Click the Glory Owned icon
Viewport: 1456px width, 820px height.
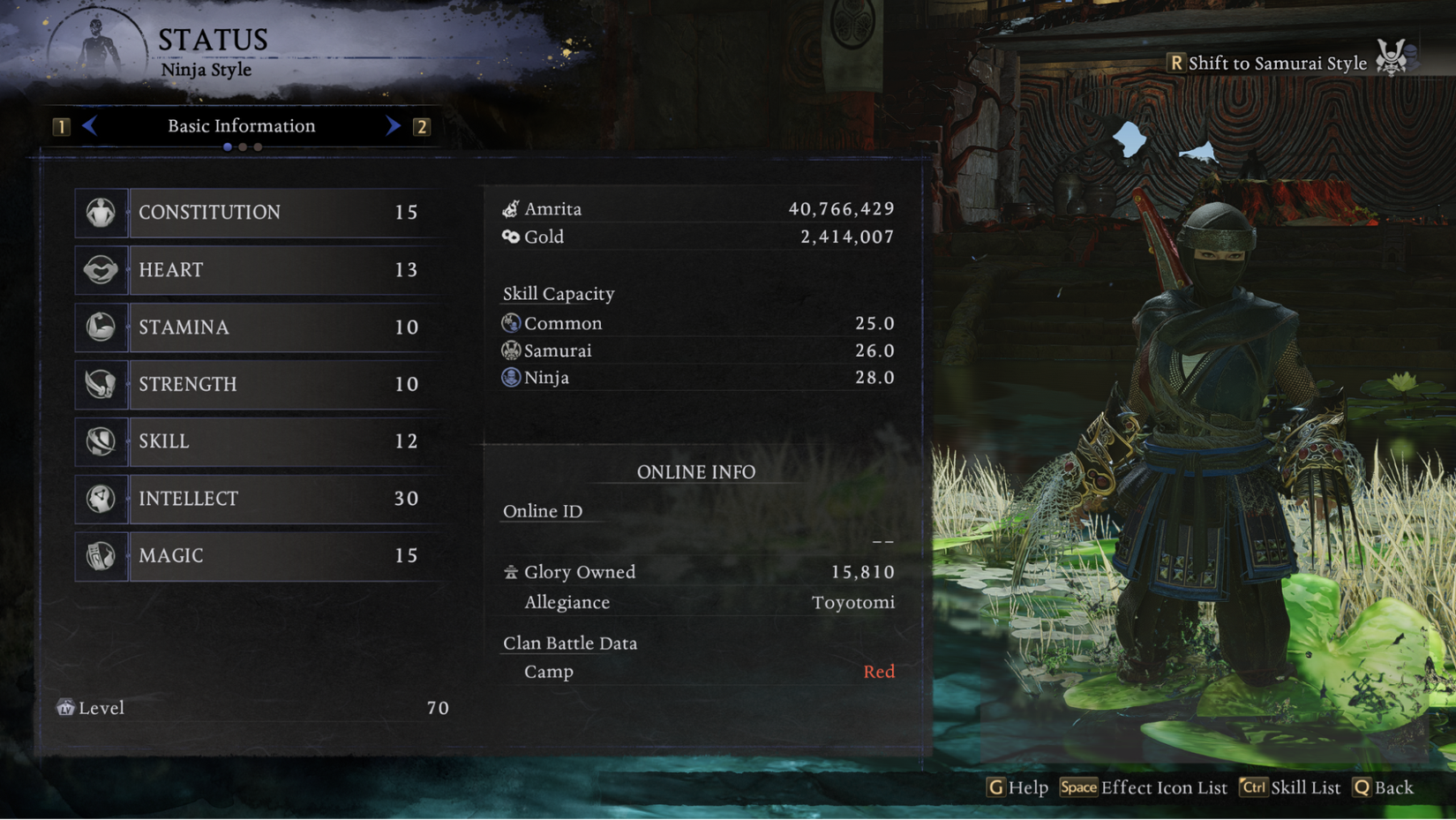pyautogui.click(x=510, y=571)
